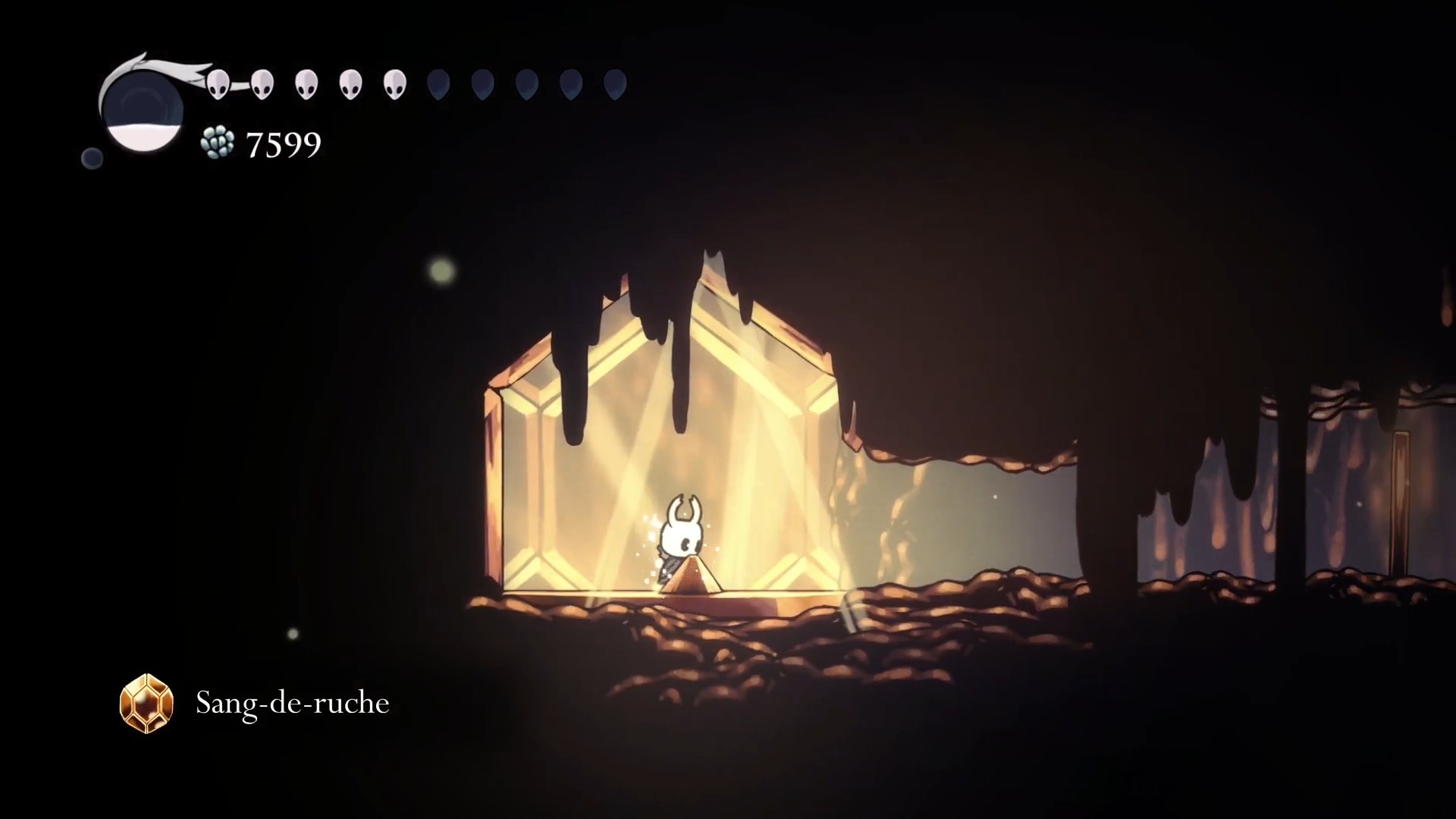Select the Geo currency icon
1456x819 pixels.
pyautogui.click(x=218, y=143)
